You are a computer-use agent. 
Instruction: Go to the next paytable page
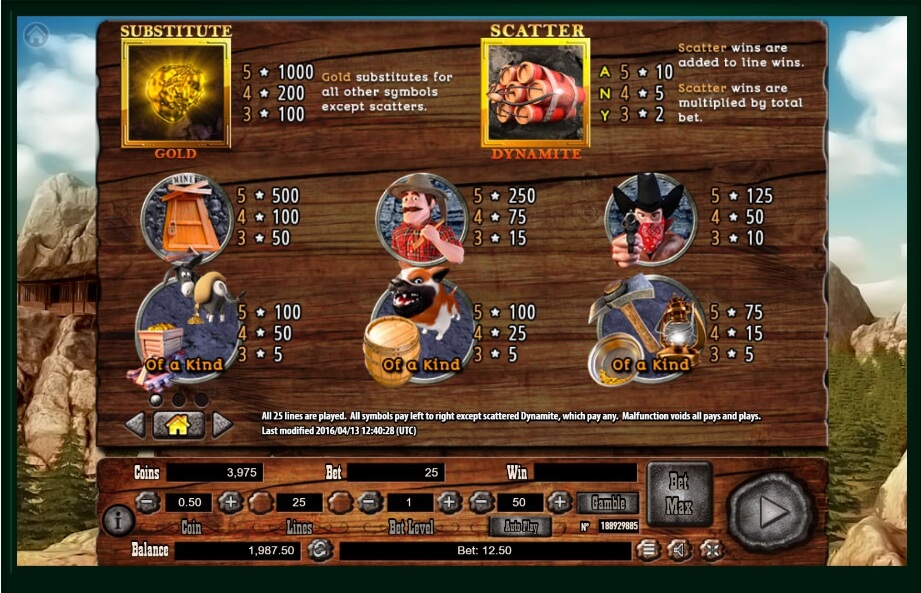coord(222,425)
